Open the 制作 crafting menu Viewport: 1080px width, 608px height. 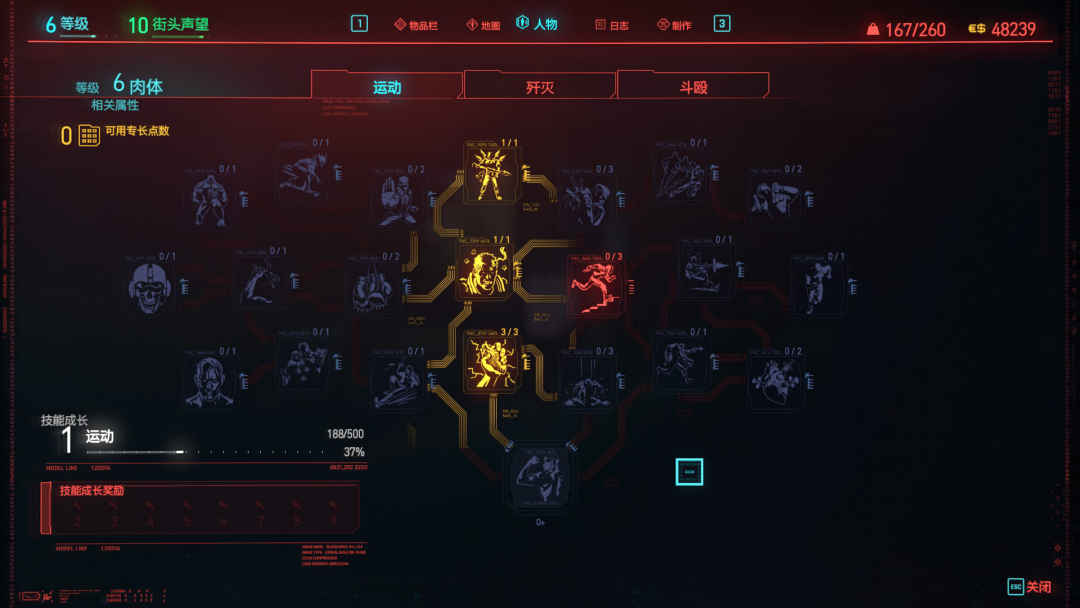click(x=674, y=25)
